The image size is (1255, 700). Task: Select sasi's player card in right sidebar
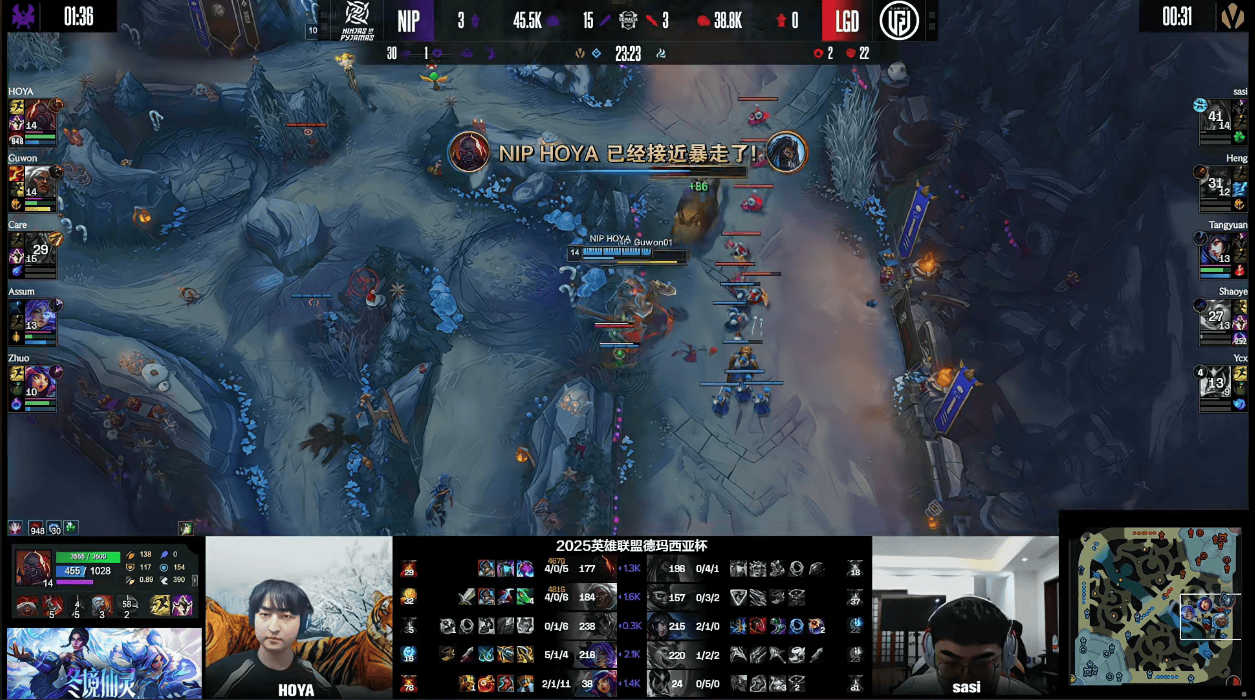coord(1223,120)
